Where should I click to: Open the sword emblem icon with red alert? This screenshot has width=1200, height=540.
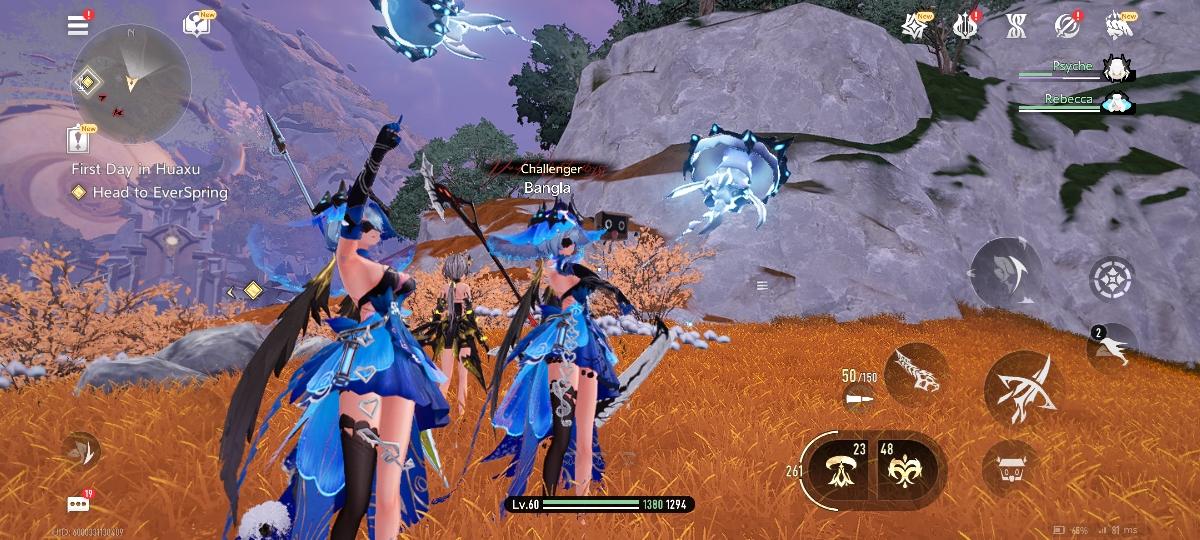pos(966,26)
